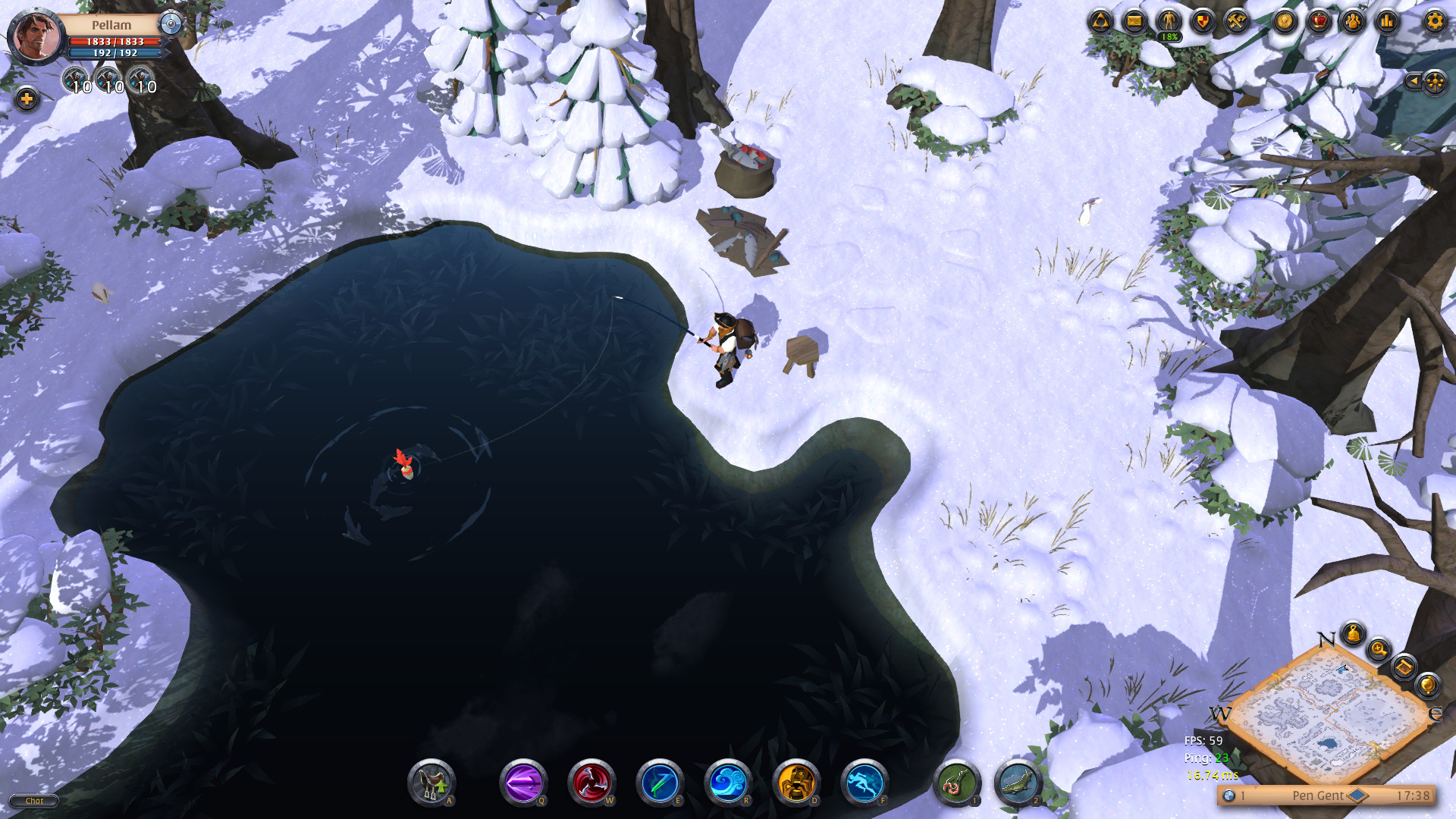Open the dial next to Pellam's nameplate
Image resolution: width=1456 pixels, height=819 pixels.
(x=171, y=24)
